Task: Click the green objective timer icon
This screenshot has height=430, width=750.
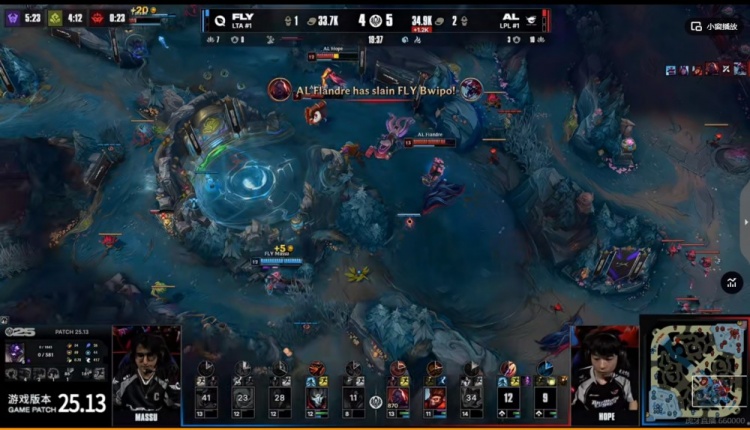Action: (x=55, y=17)
